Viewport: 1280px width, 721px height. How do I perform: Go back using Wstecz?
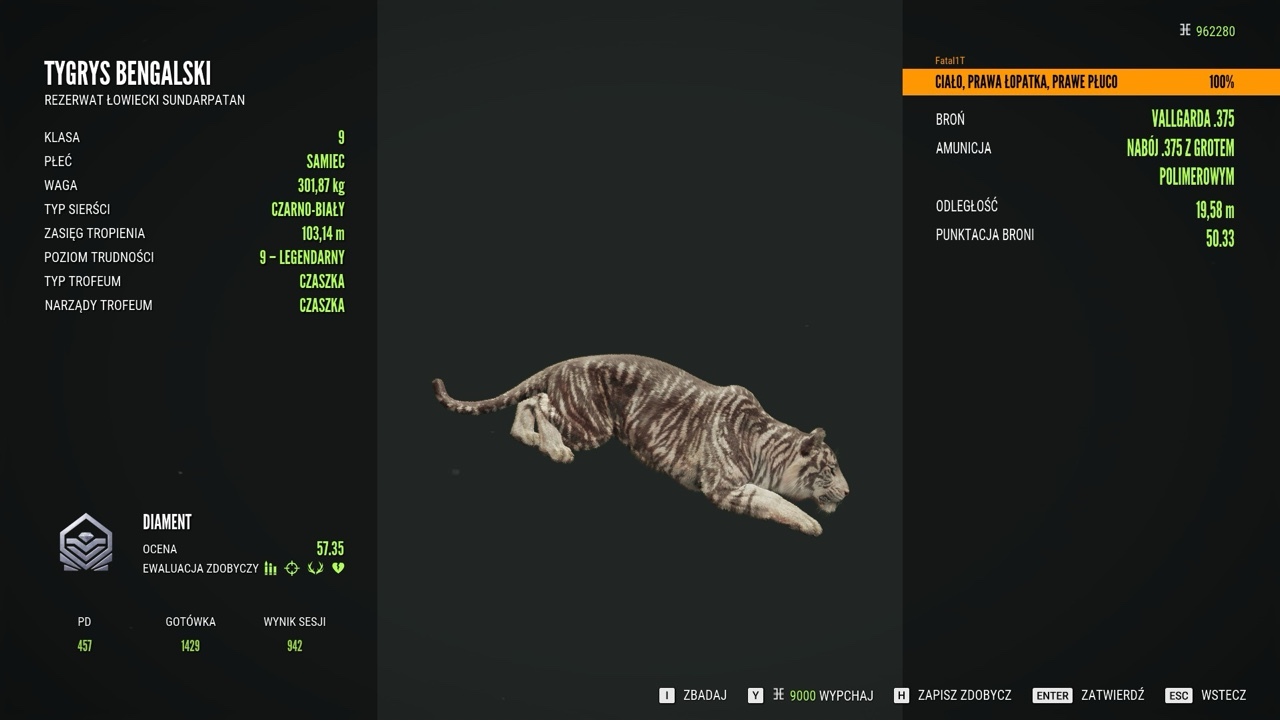pos(1206,695)
